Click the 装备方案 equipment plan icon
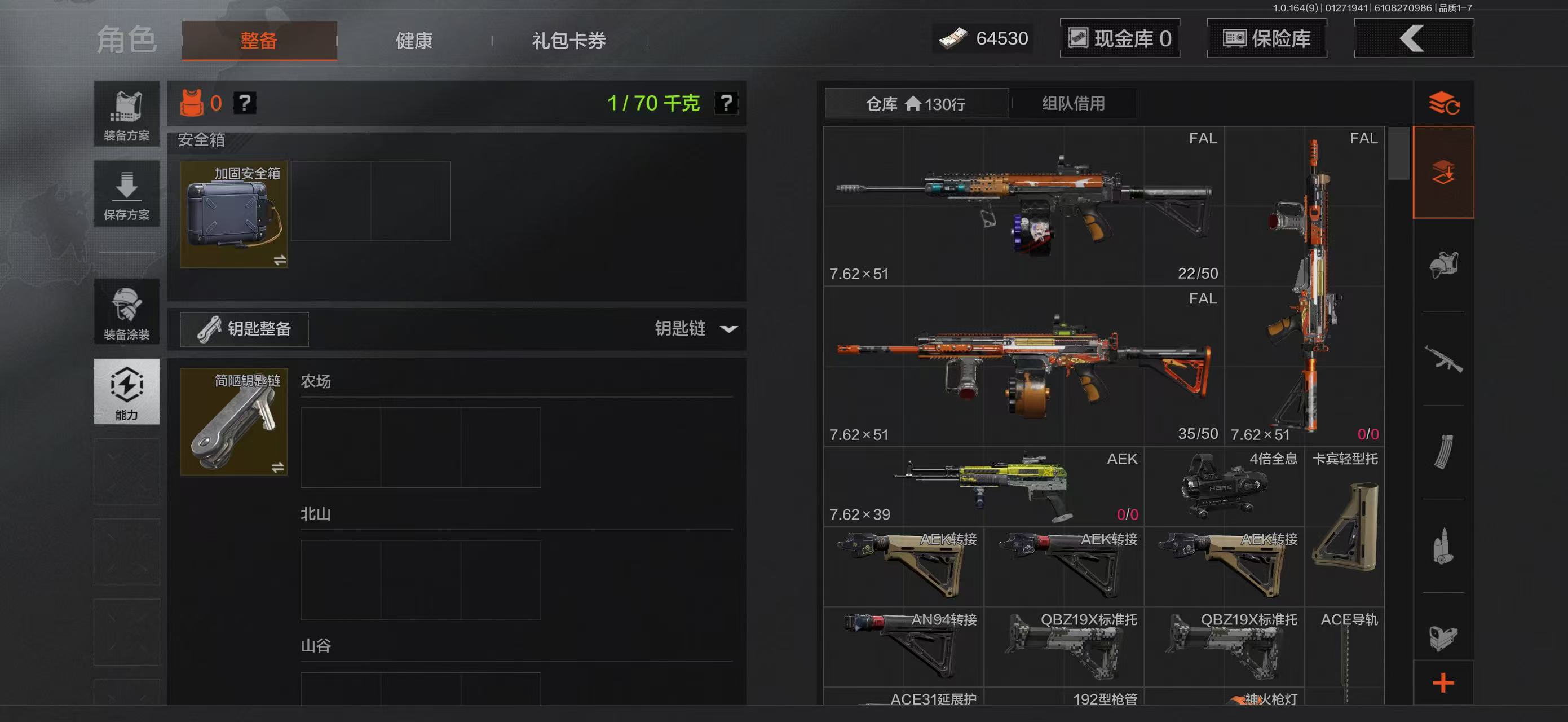This screenshot has height=722, width=1568. click(126, 114)
